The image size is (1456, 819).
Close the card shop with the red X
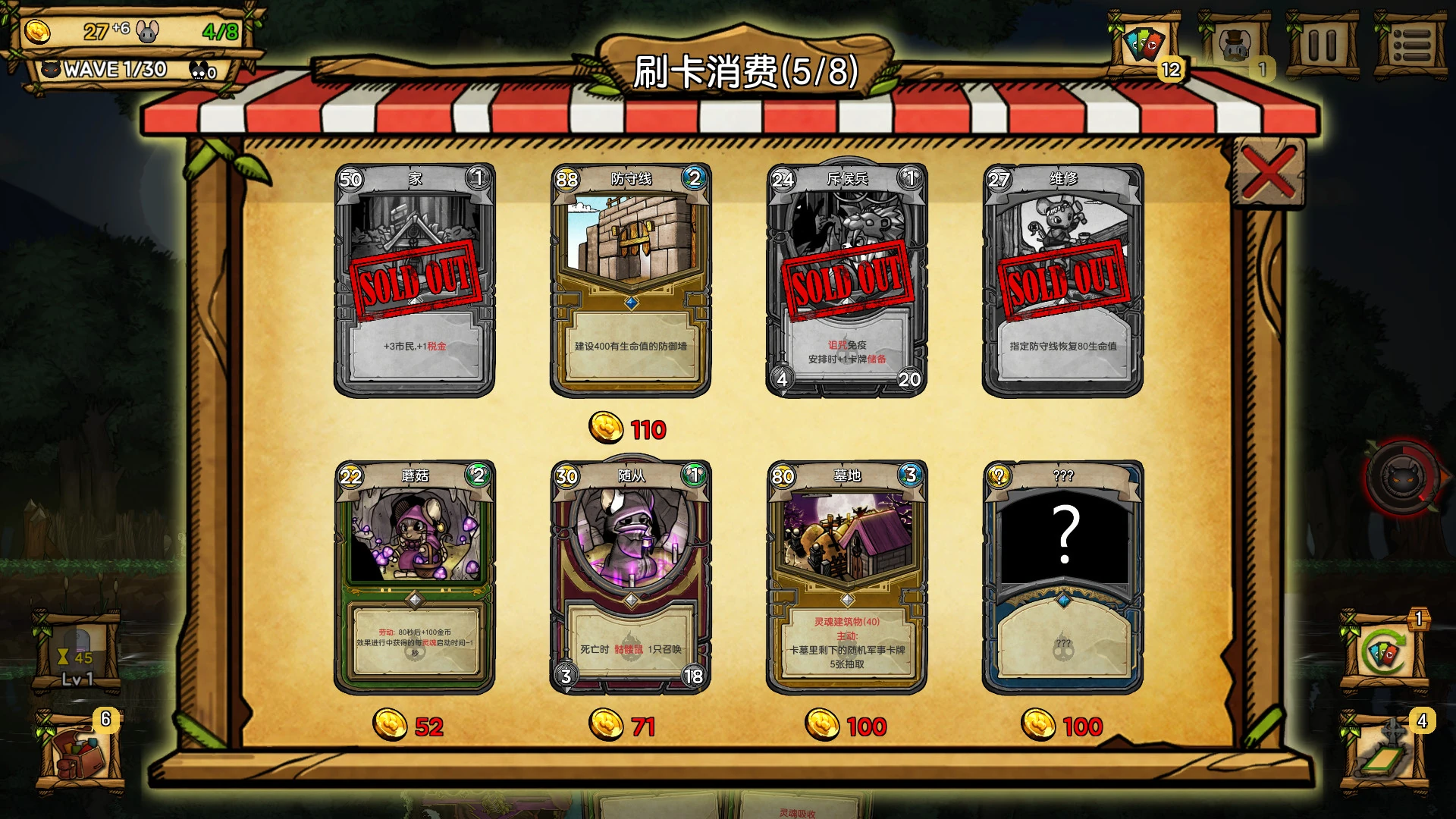point(1268,173)
